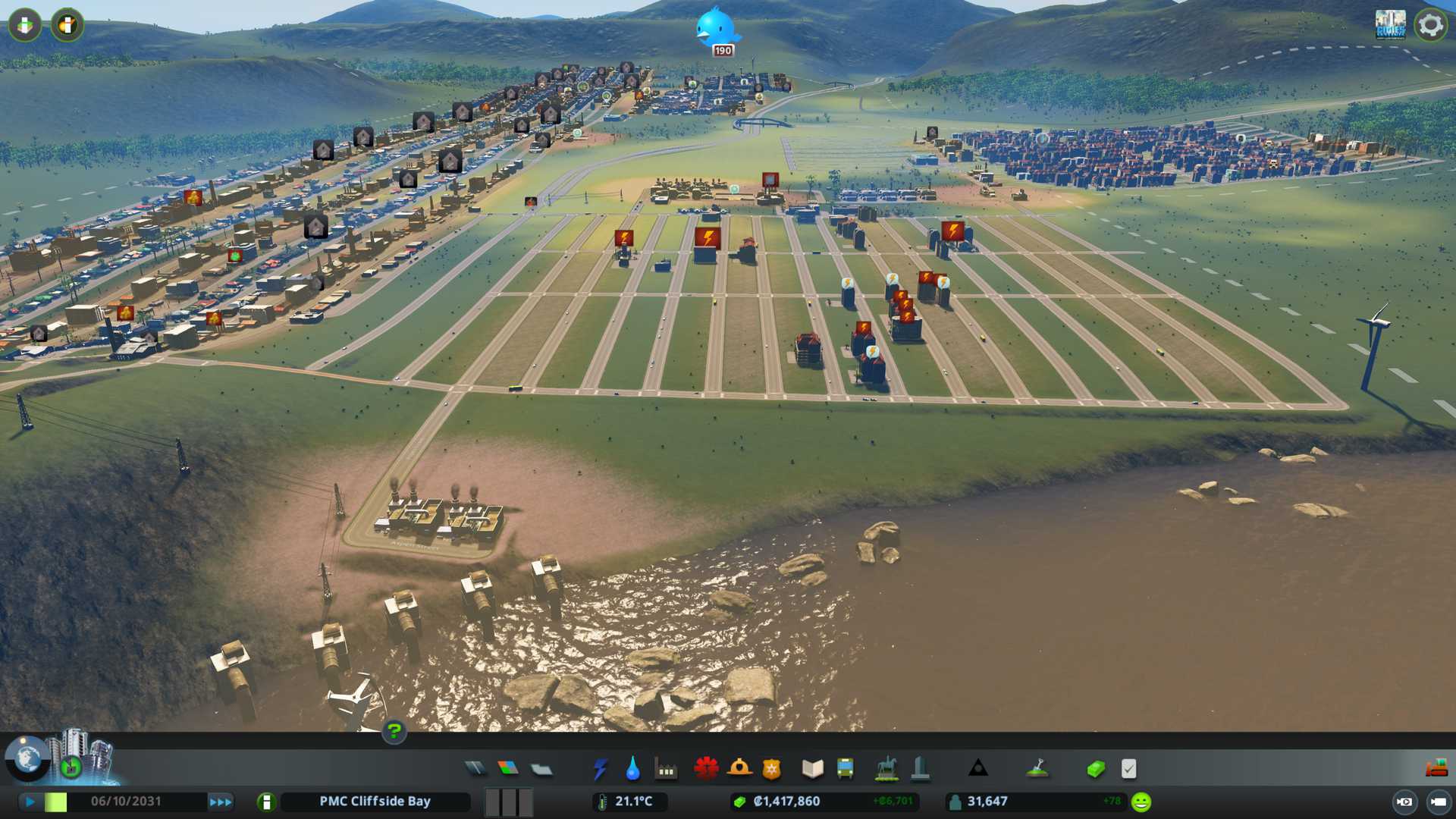Open the Water and Sewage menu
Image resolution: width=1456 pixels, height=819 pixels.
pyautogui.click(x=632, y=769)
